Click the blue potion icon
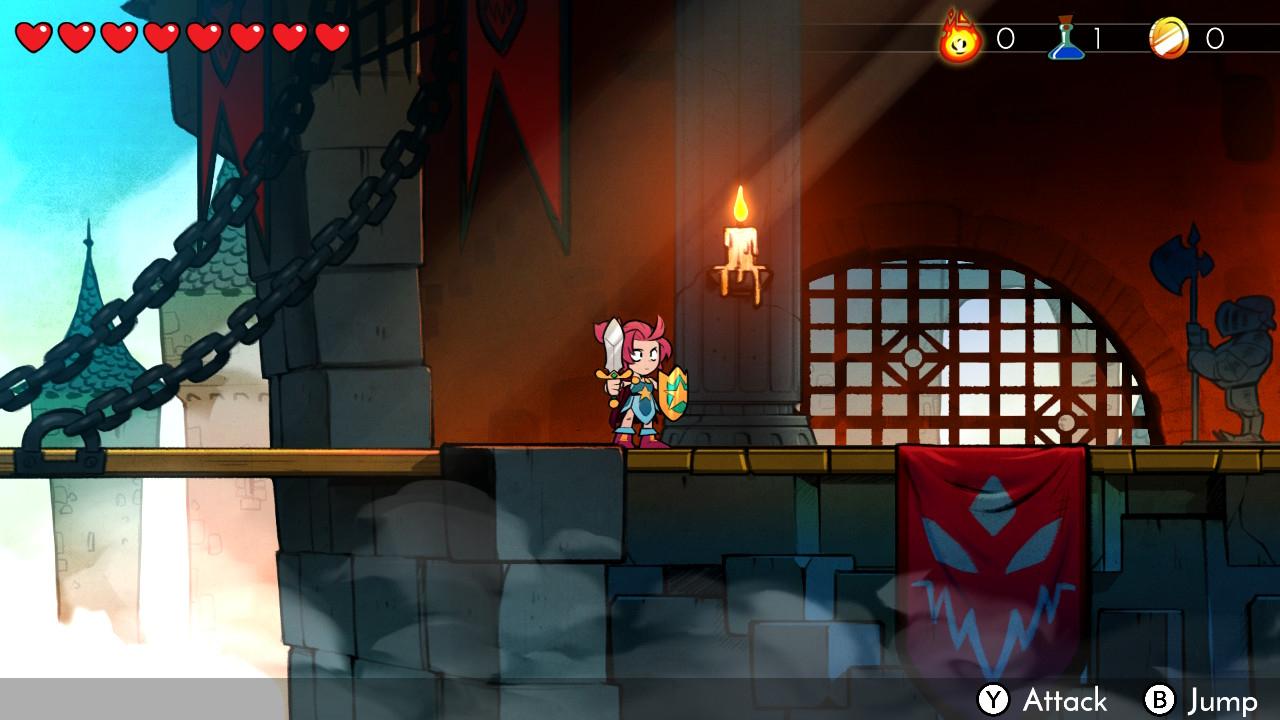This screenshot has width=1280, height=720. (x=1066, y=38)
